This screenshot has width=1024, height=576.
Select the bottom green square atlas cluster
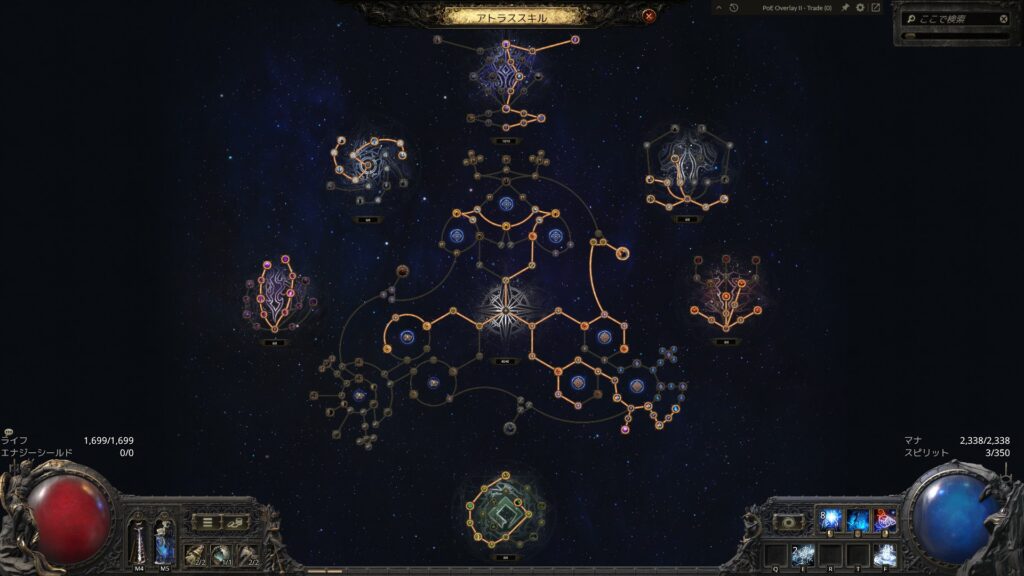[505, 507]
